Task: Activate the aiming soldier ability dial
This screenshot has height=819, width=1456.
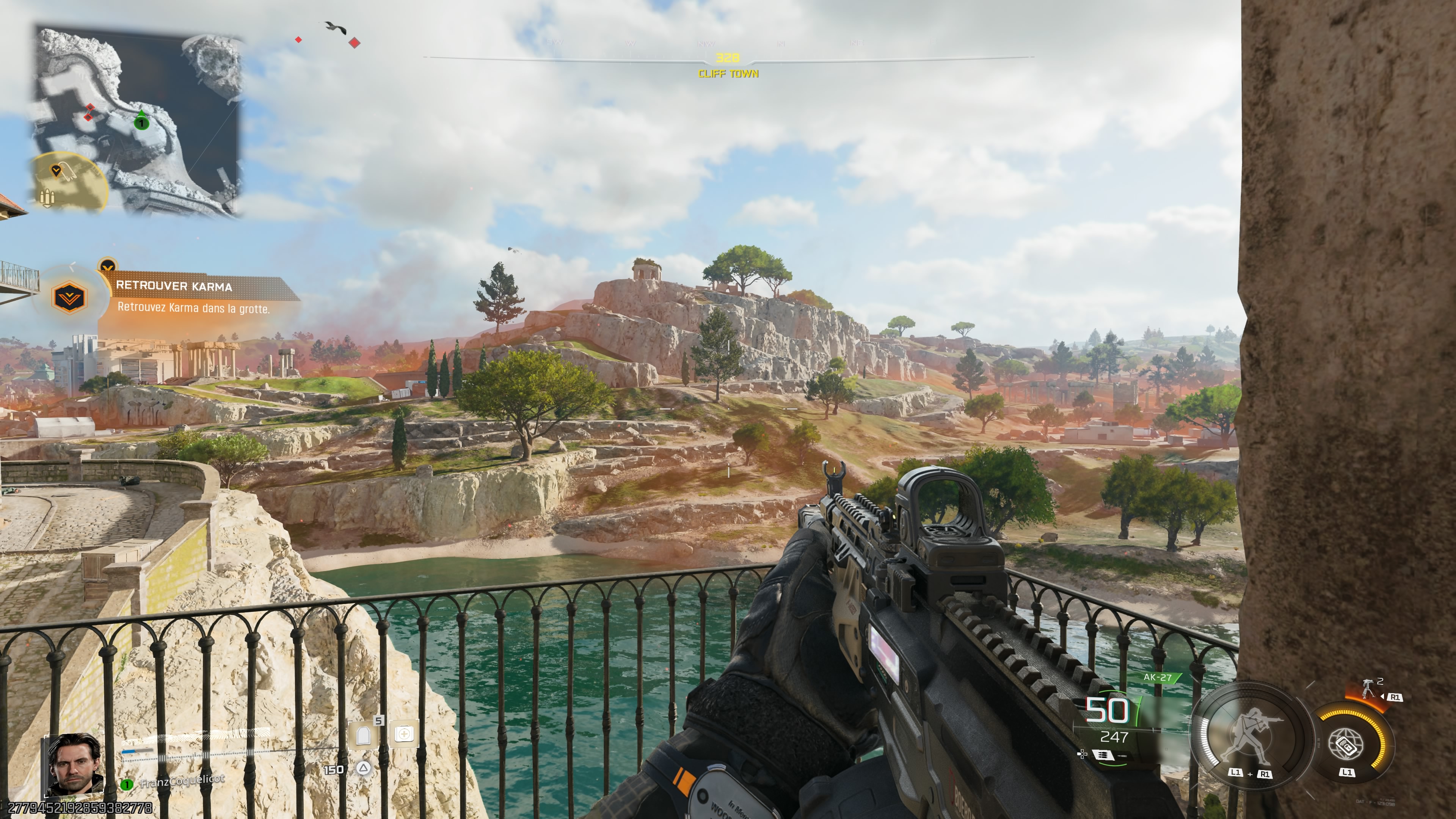Action: click(x=1252, y=737)
